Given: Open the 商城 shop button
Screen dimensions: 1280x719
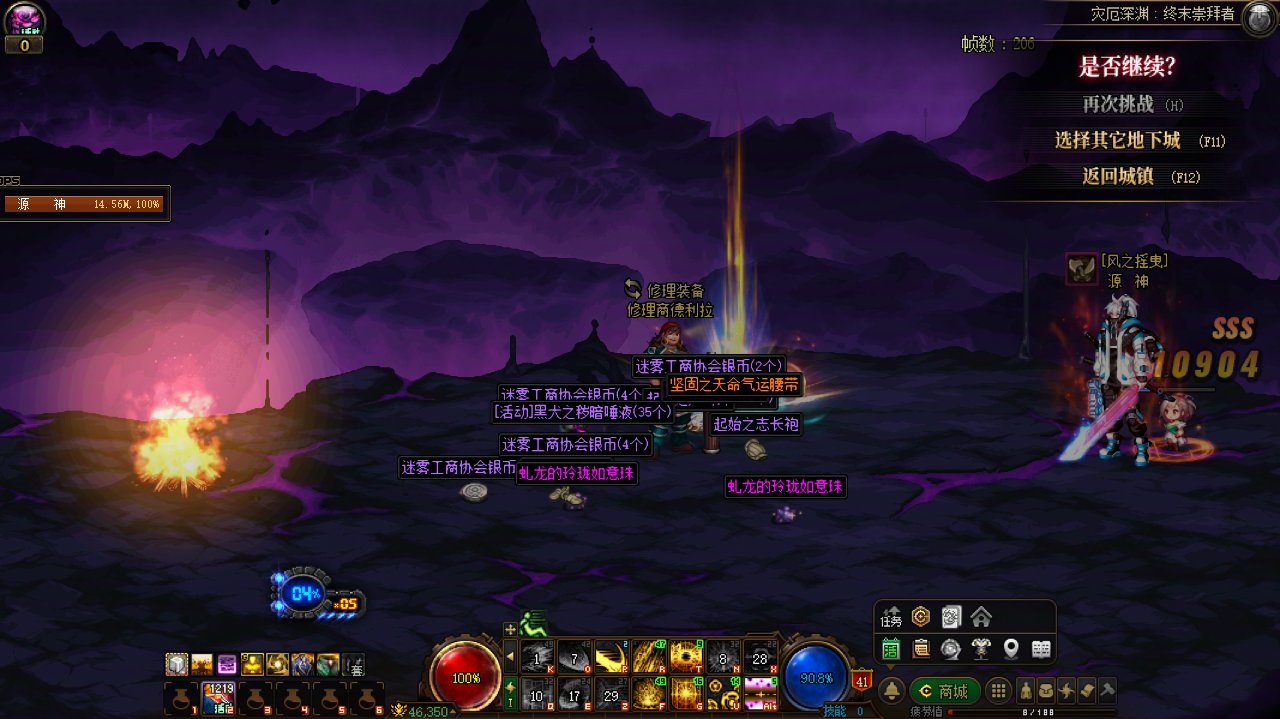Looking at the screenshot, I should [x=944, y=691].
